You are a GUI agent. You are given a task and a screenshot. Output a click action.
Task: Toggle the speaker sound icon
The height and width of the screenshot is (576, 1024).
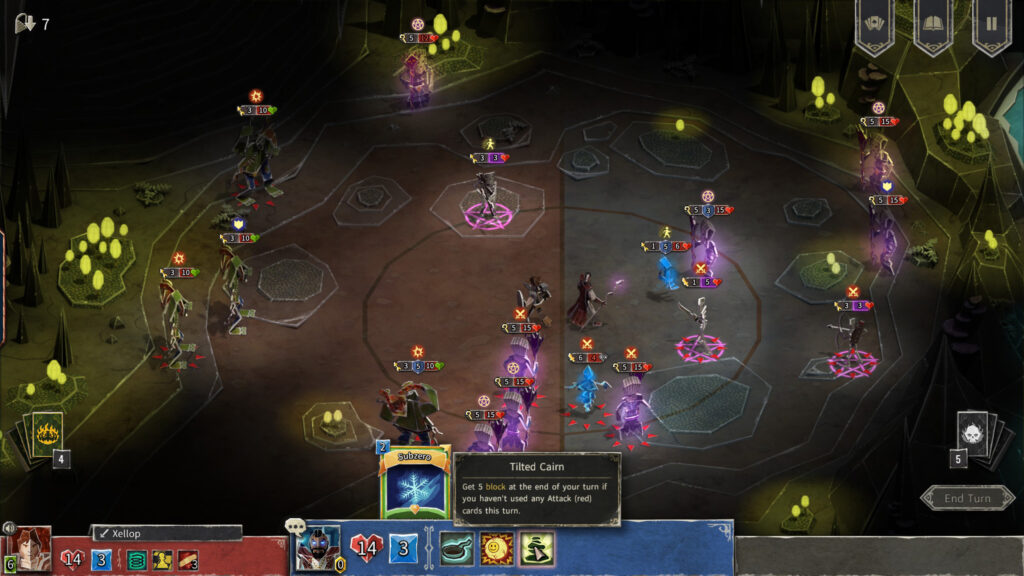click(x=8, y=528)
